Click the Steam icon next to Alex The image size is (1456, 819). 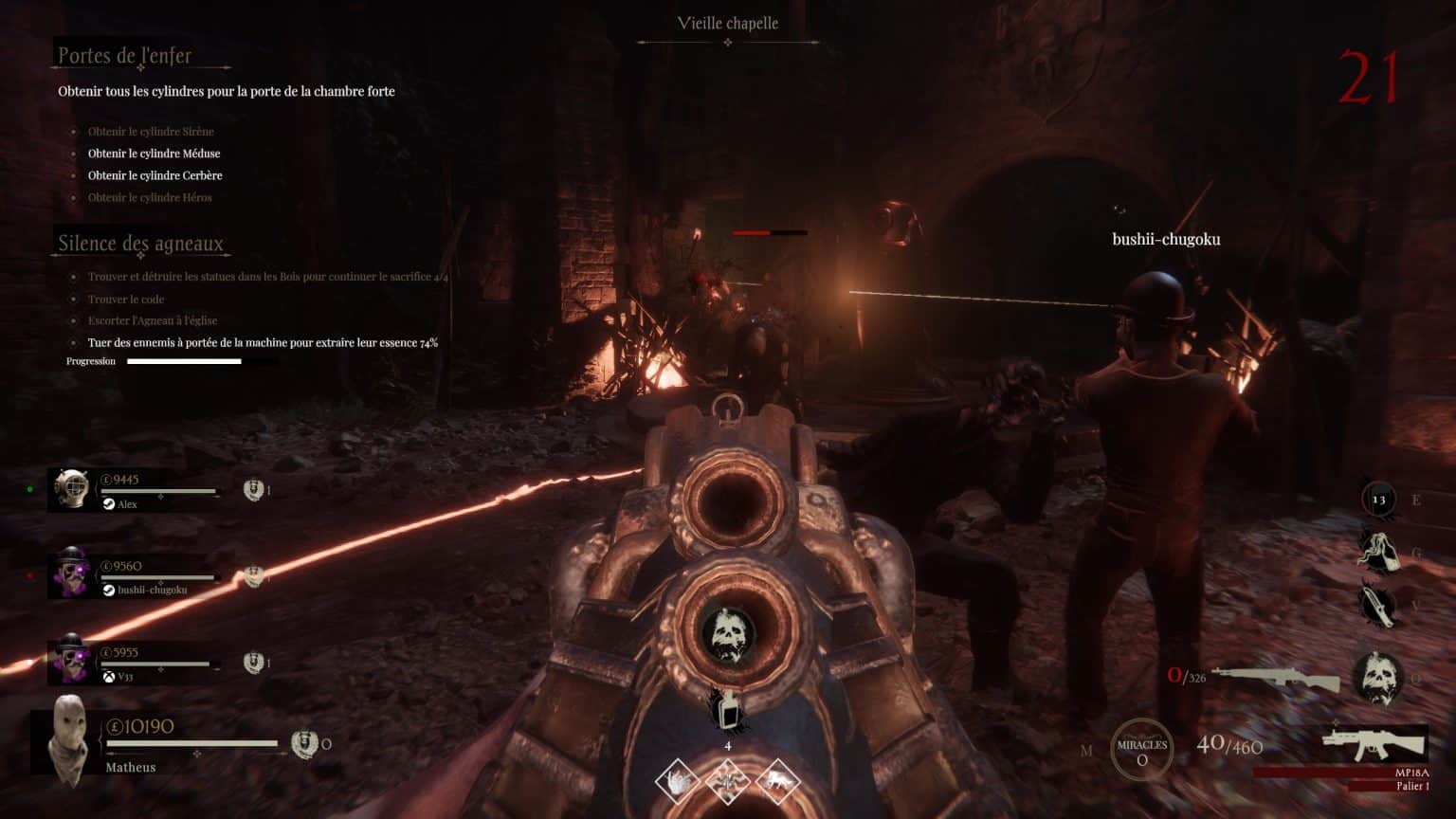coord(107,504)
